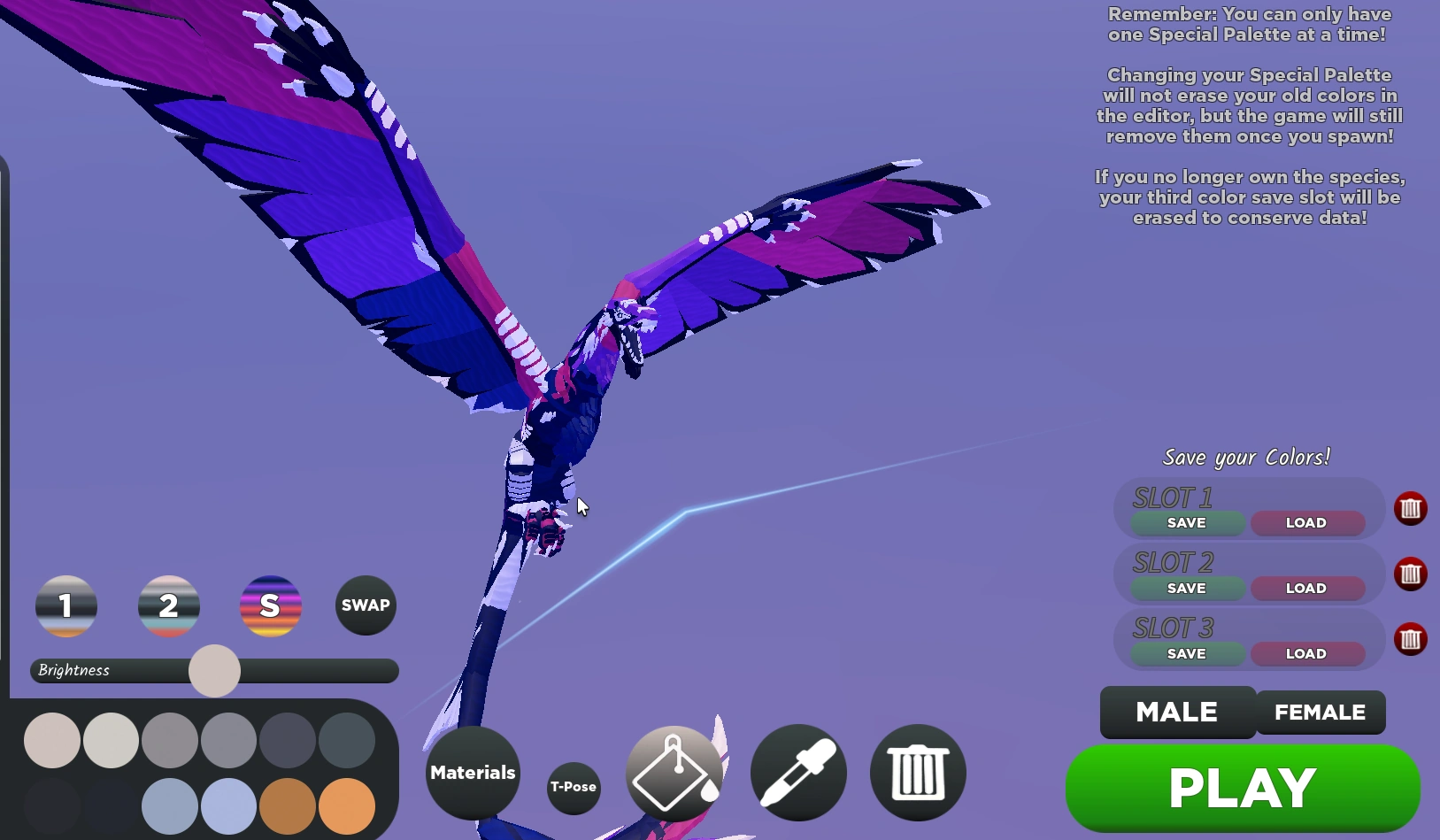The image size is (1440, 840).
Task: Save colors to SLOT 2
Action: click(x=1186, y=588)
